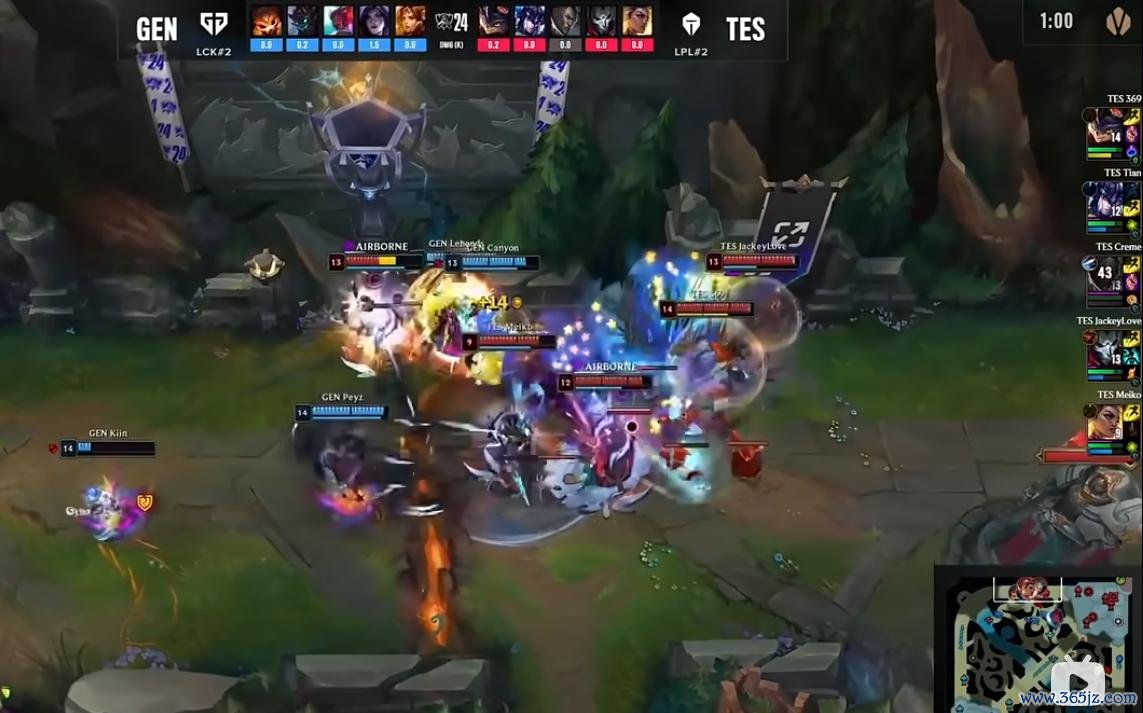The image size is (1143, 713).
Task: Click the GEN team logo in scoreboard
Action: (x=214, y=25)
